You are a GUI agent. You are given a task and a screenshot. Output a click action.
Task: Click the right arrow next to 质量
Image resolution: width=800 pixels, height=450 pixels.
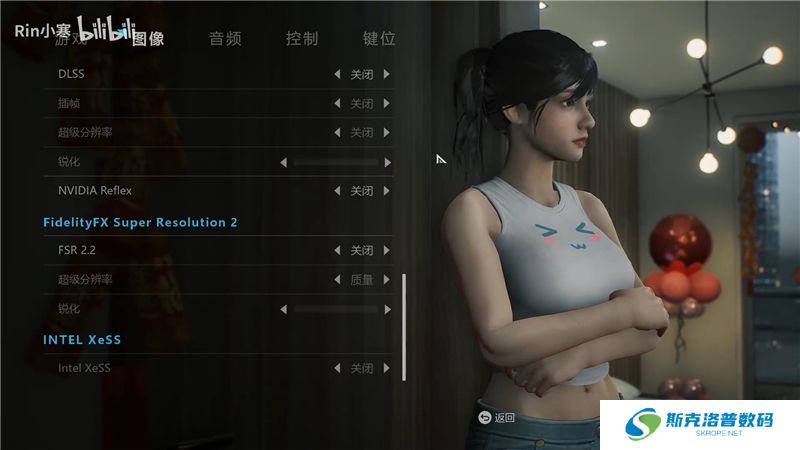coord(387,280)
